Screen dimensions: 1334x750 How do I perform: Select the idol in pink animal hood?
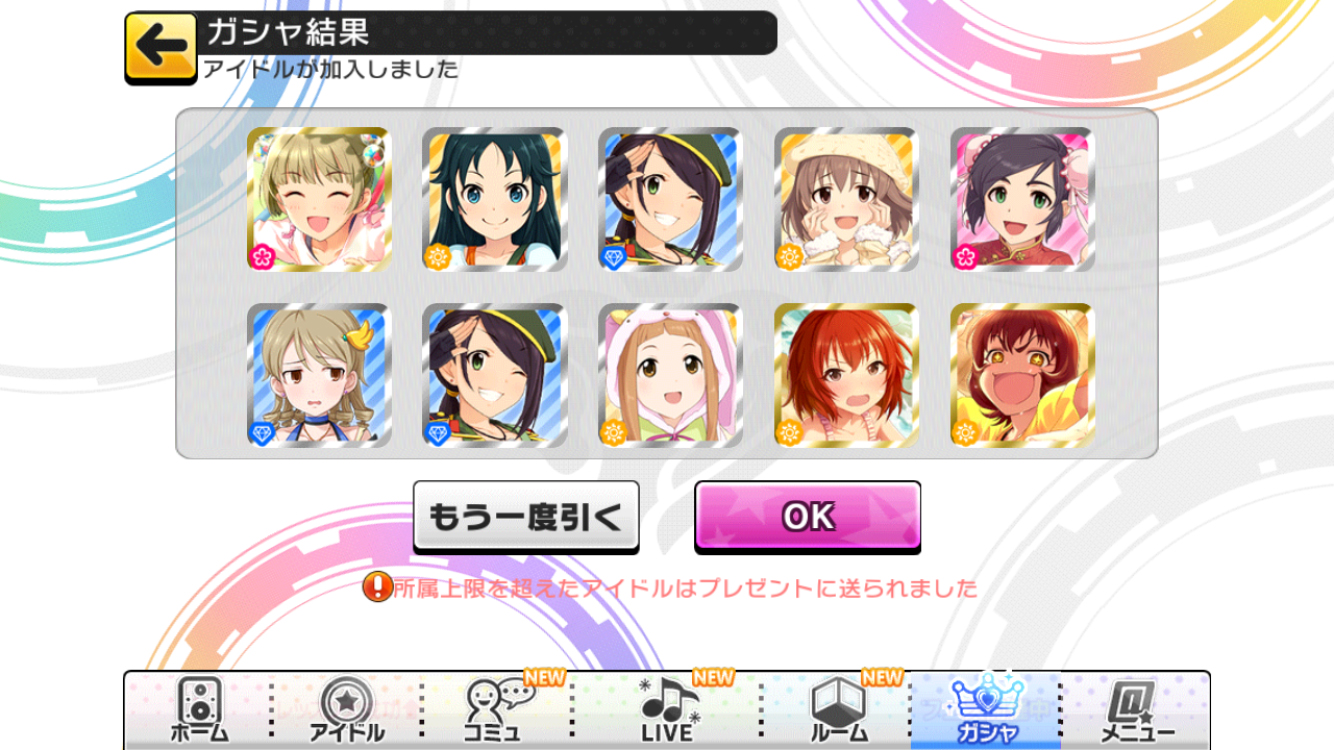coord(671,375)
